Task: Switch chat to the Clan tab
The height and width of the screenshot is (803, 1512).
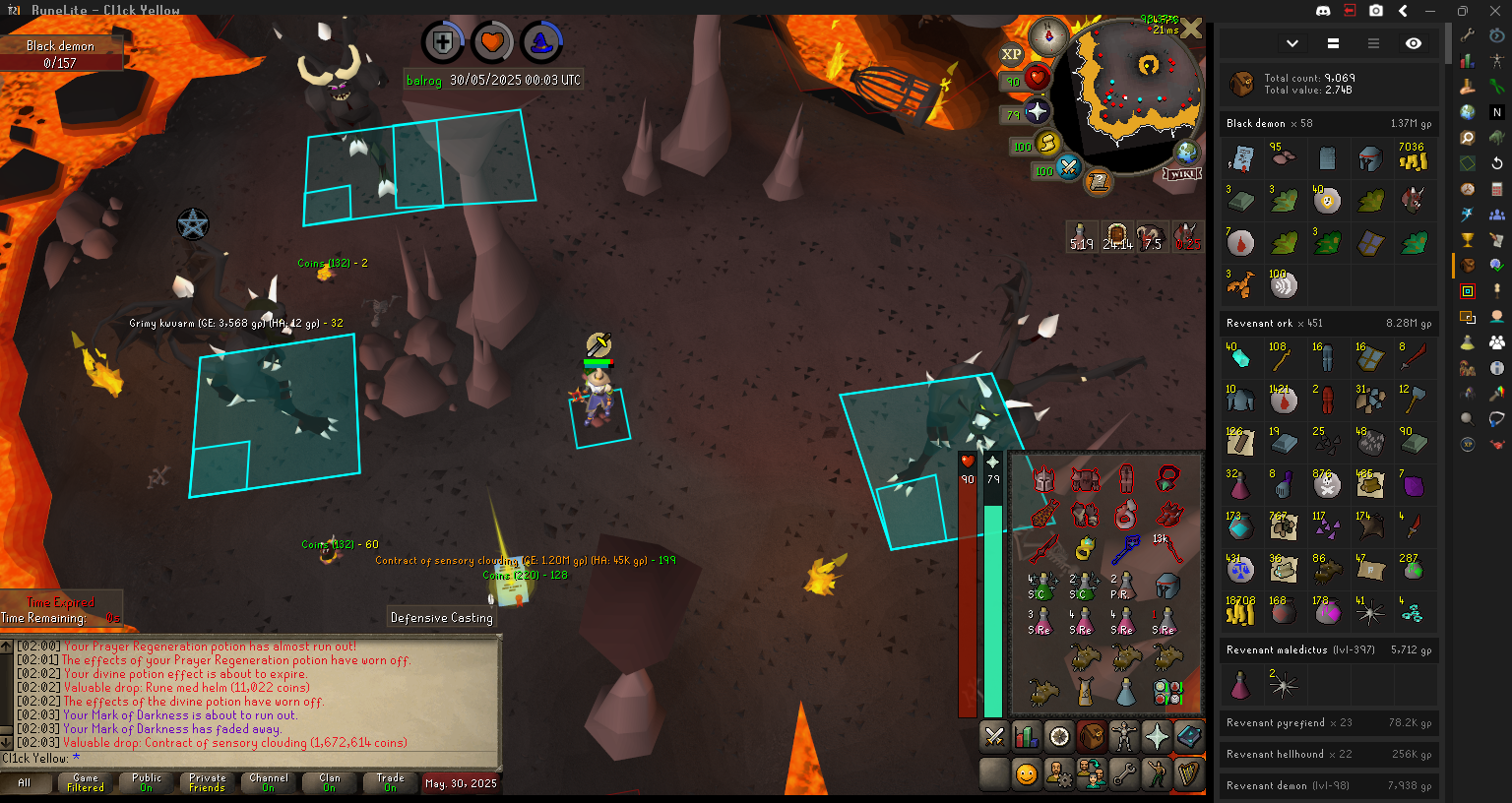Action: click(329, 782)
